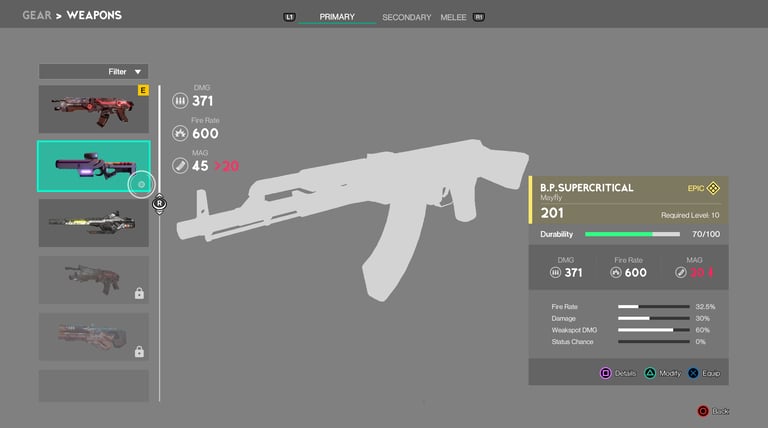Click the Back button

tap(715, 411)
